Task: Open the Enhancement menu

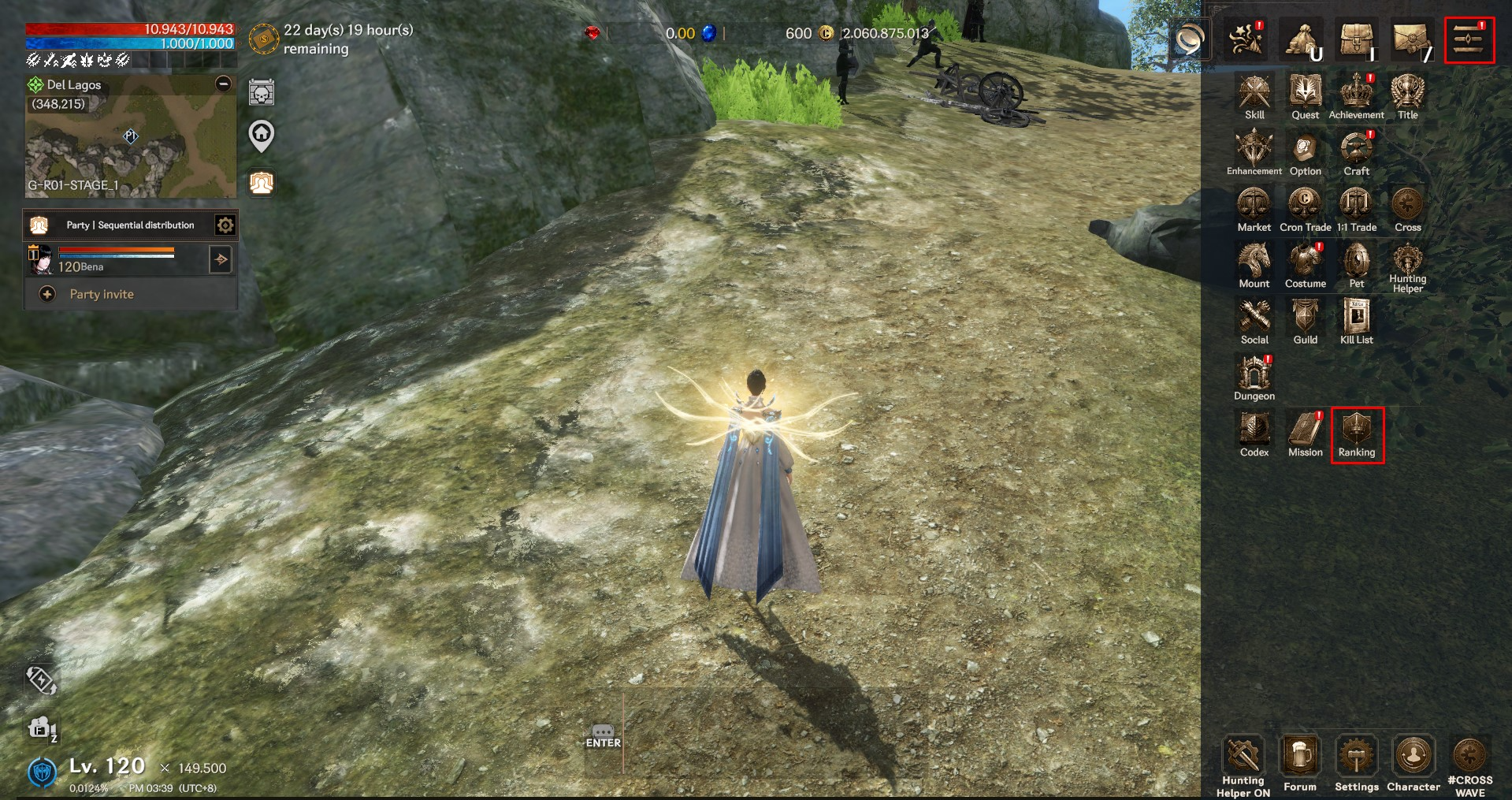Action: coord(1254,153)
